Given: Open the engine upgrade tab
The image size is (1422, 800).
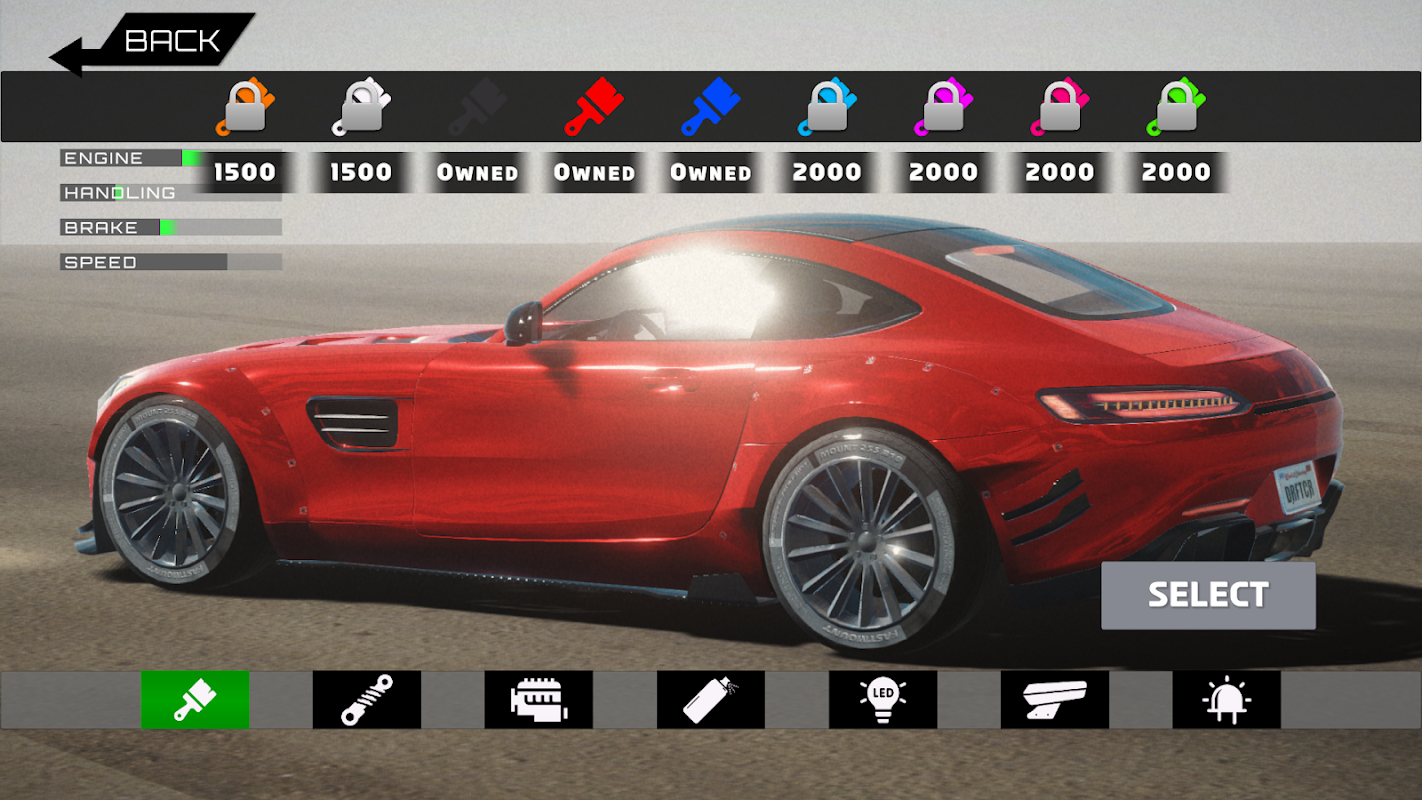Looking at the screenshot, I should (x=539, y=699).
